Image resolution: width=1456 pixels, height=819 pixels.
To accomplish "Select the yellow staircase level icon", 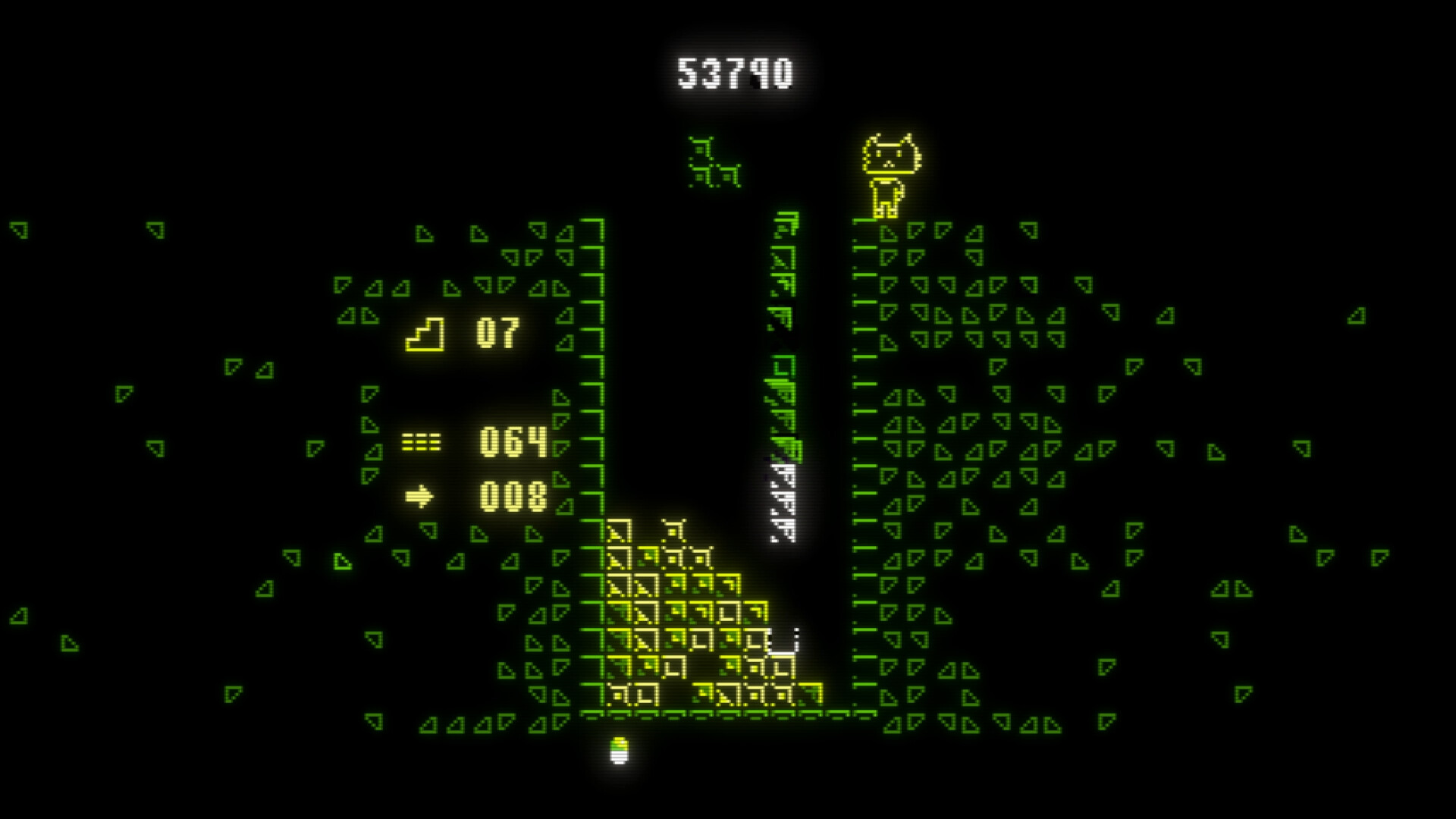I will (x=425, y=334).
